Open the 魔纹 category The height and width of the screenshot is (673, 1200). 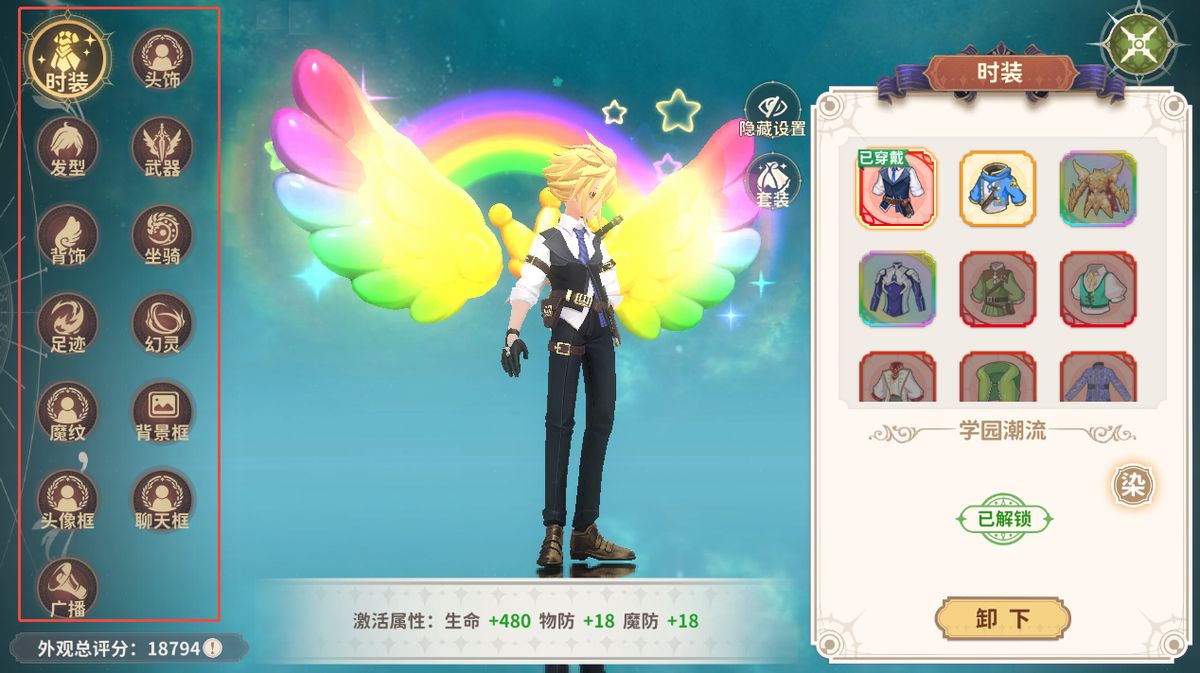[68, 411]
